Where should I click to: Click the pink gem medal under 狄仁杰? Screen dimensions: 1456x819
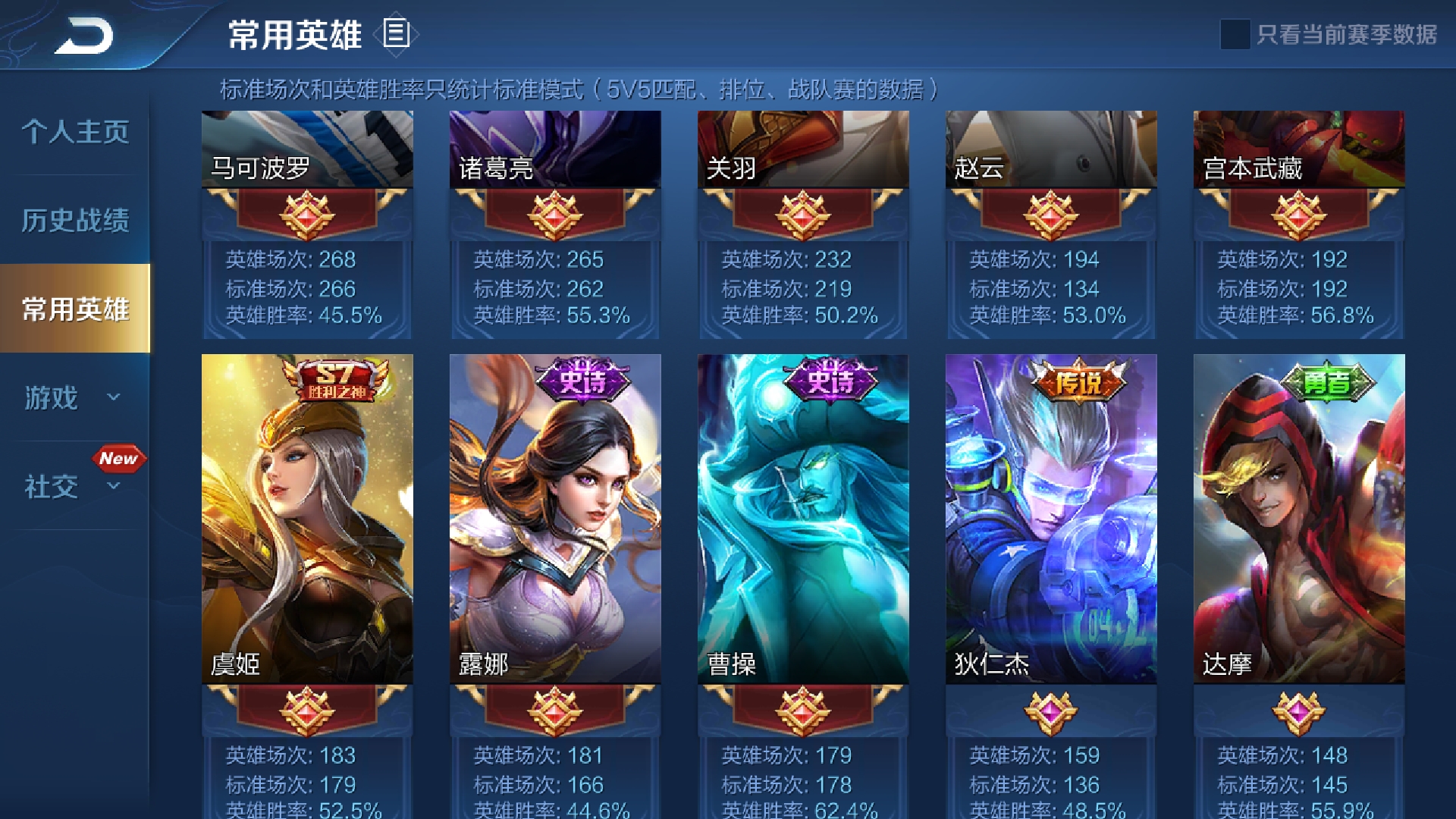click(1051, 714)
